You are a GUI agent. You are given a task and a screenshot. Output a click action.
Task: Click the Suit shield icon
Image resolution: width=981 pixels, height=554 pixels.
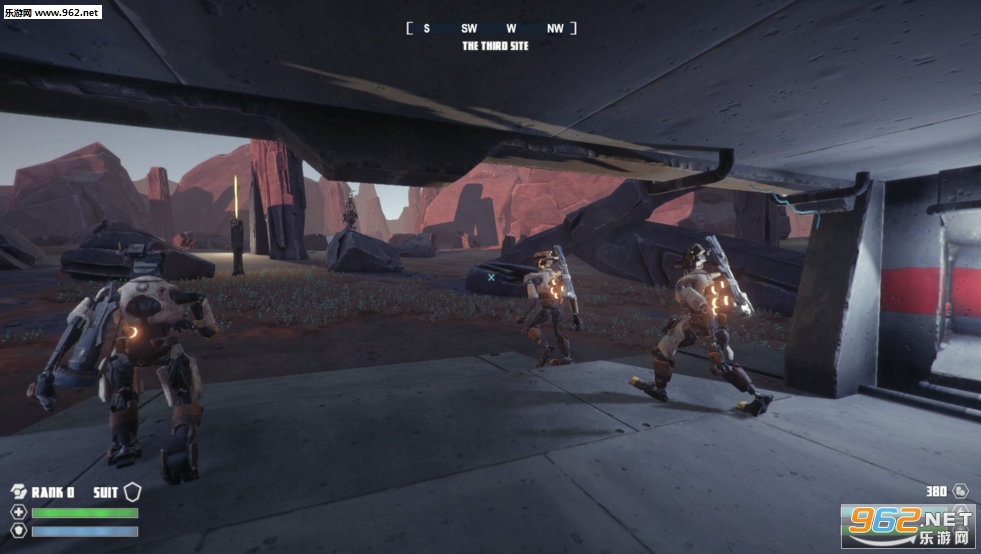tap(133, 491)
